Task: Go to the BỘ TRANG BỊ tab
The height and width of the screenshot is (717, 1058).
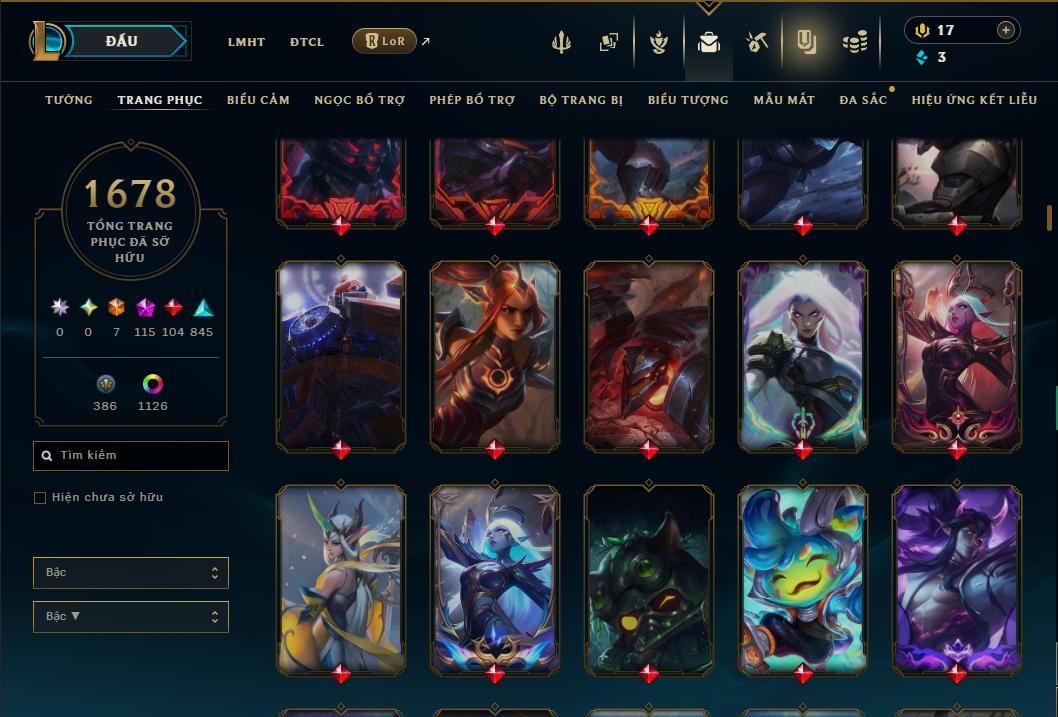Action: [581, 100]
